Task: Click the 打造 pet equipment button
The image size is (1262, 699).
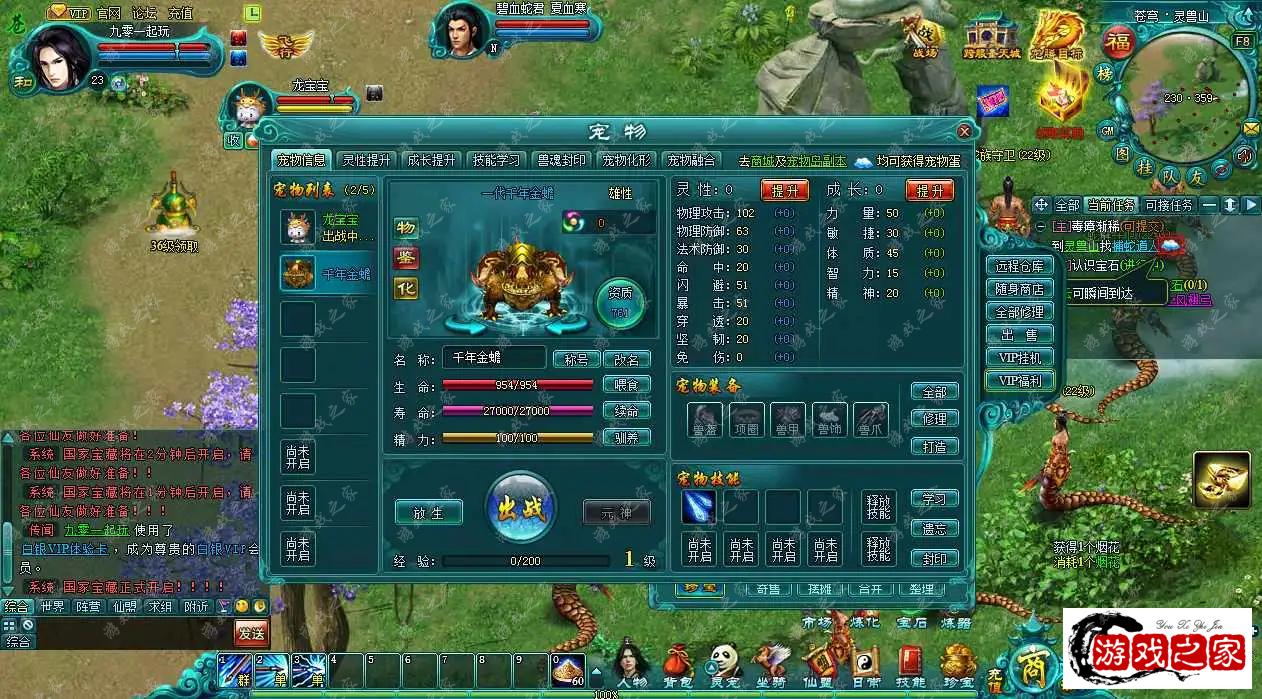Action: click(x=934, y=446)
